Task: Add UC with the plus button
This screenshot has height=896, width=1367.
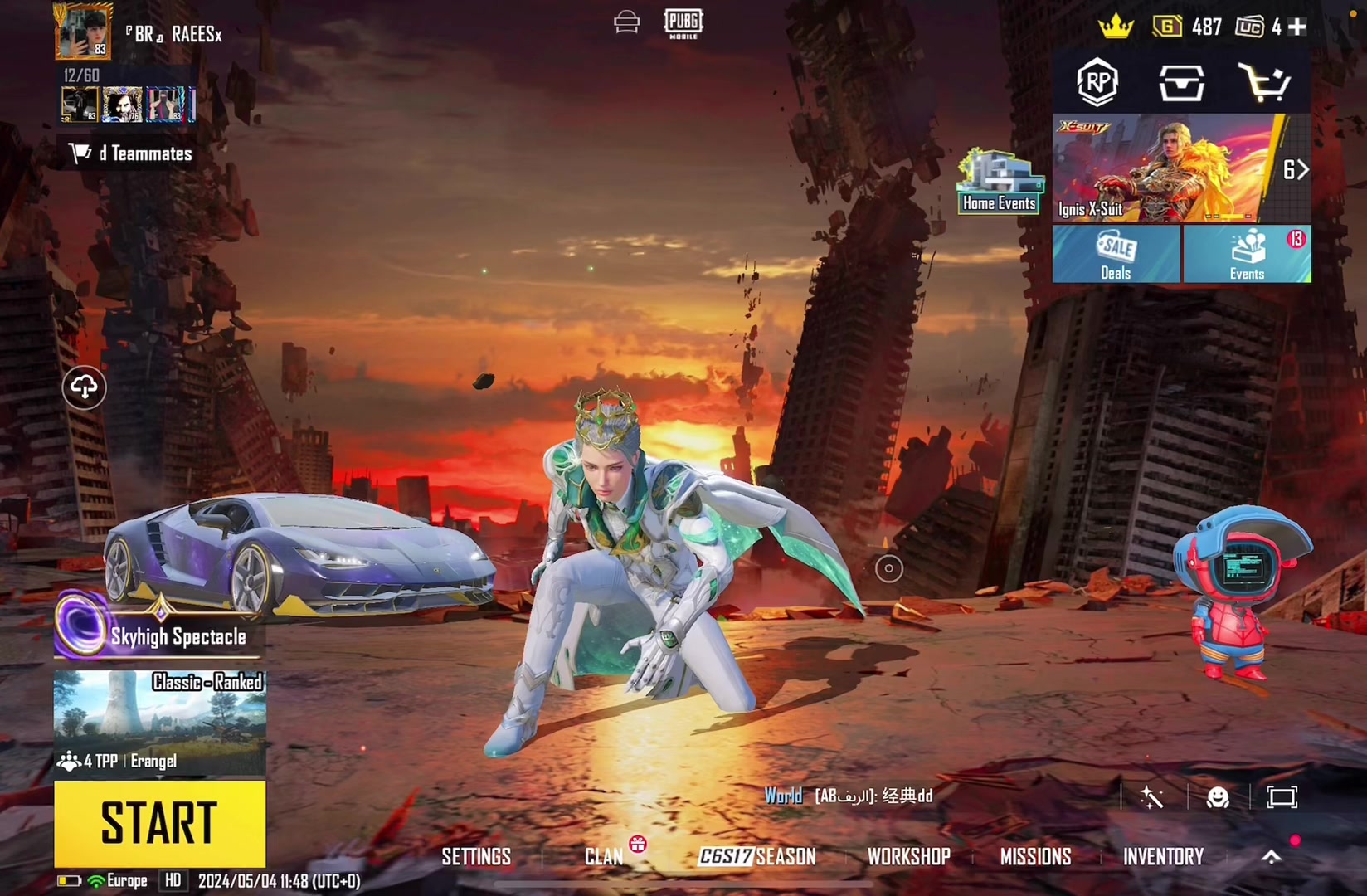Action: [x=1297, y=27]
